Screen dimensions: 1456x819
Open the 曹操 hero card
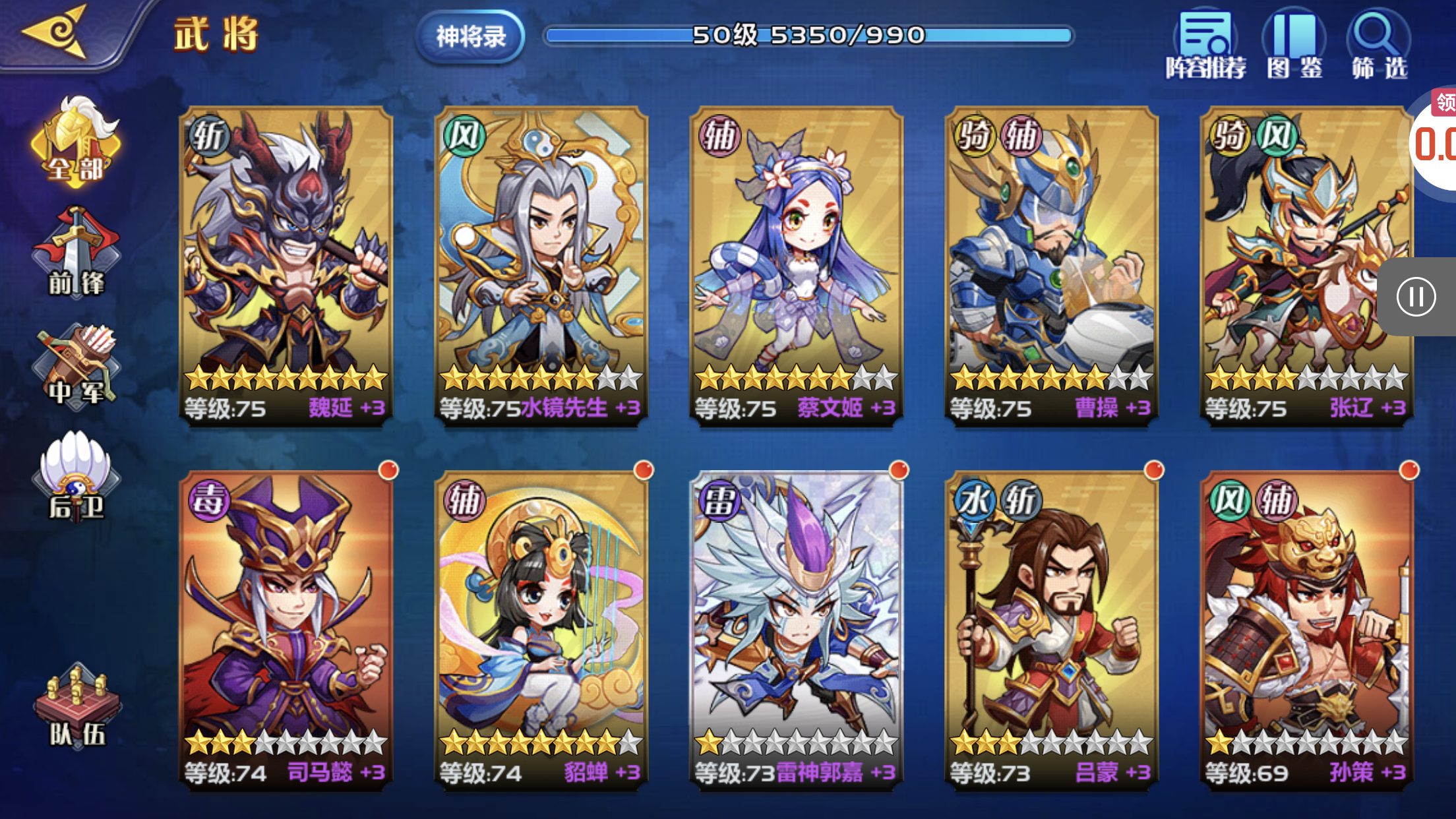click(1051, 265)
